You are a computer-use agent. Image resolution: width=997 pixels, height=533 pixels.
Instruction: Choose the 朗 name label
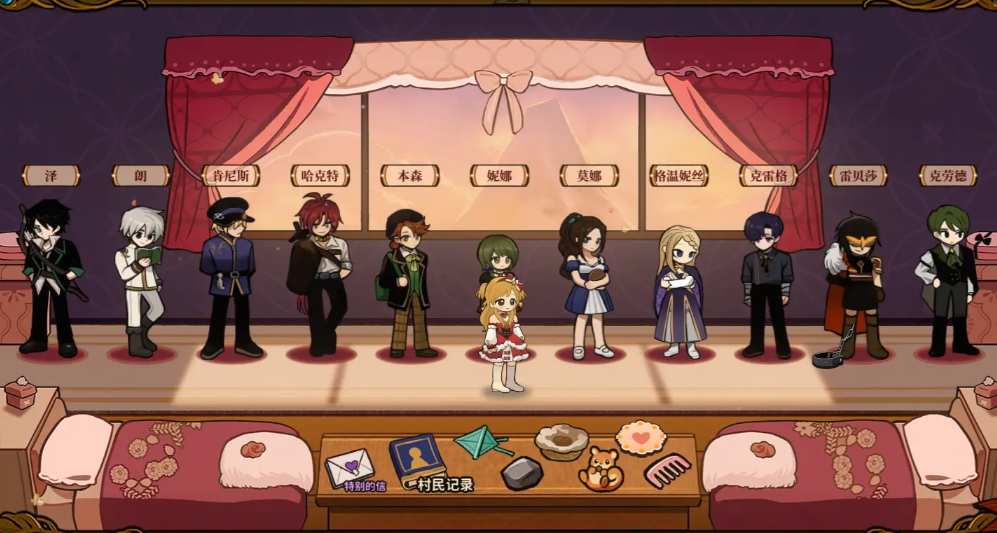(x=140, y=176)
